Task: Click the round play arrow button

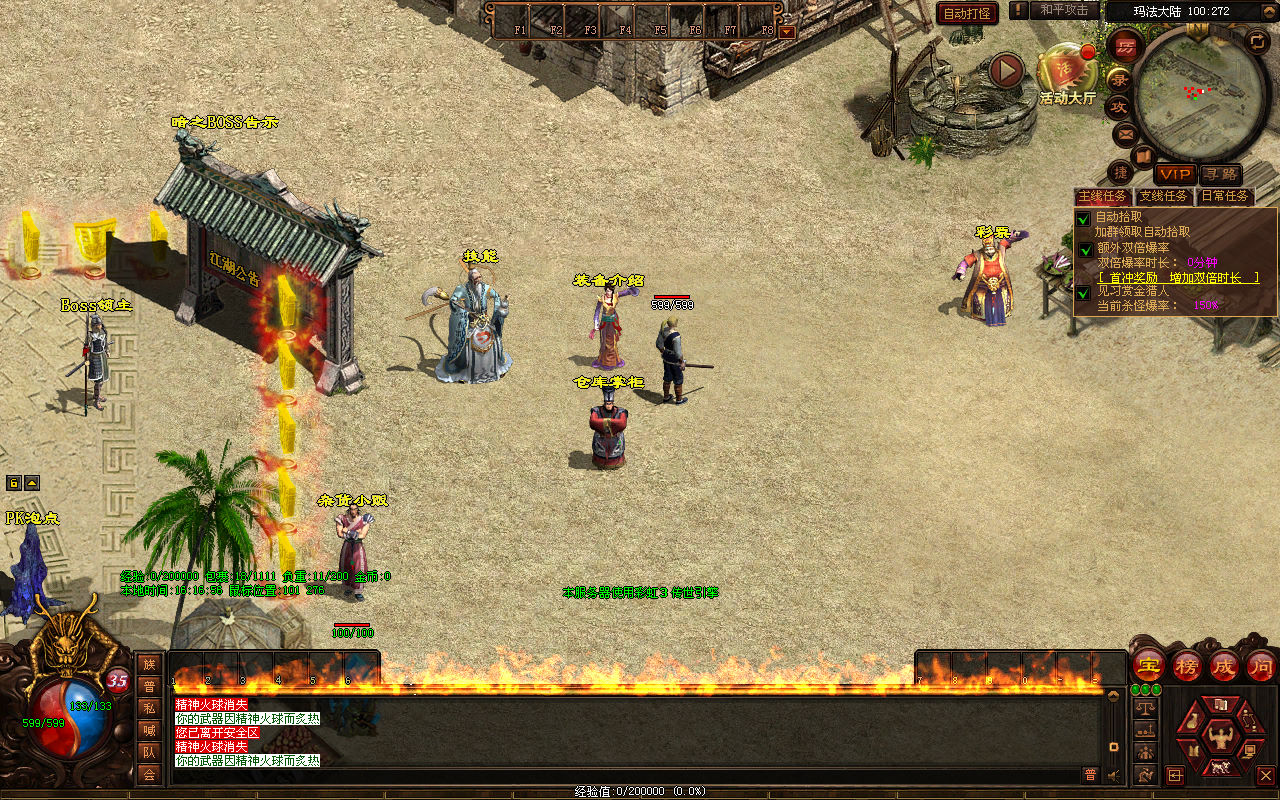Action: (1007, 71)
